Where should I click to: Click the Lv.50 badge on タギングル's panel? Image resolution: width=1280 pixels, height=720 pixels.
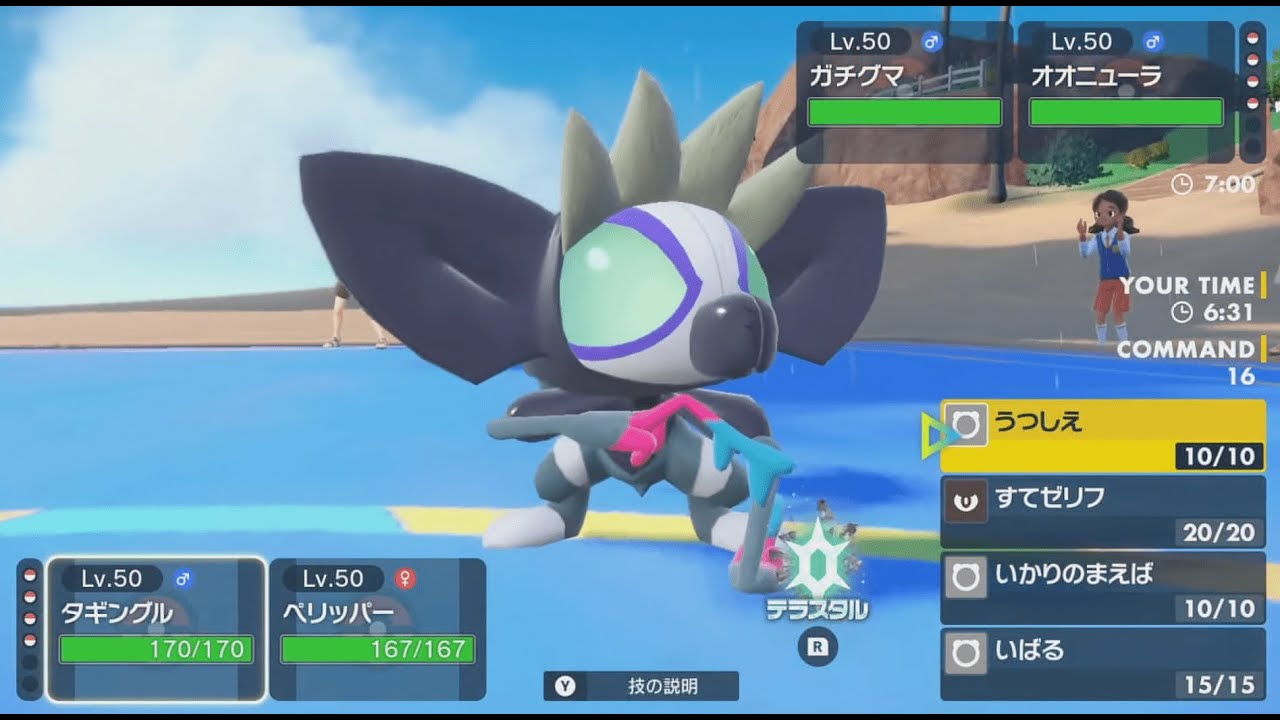coord(110,577)
